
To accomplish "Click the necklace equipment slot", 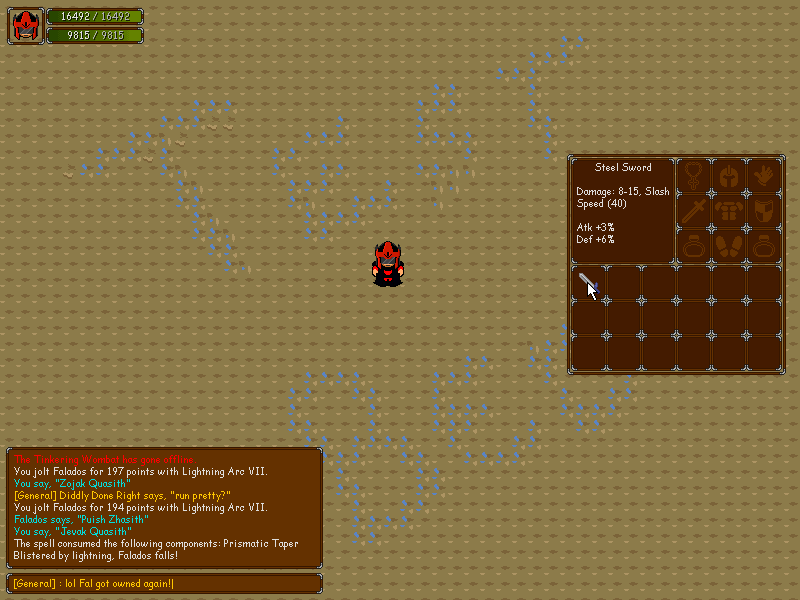I will pyautogui.click(x=694, y=175).
